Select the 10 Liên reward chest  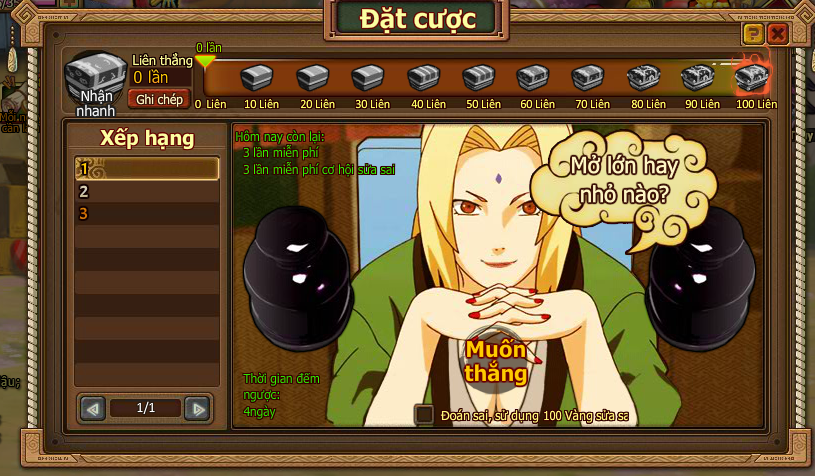(x=260, y=78)
